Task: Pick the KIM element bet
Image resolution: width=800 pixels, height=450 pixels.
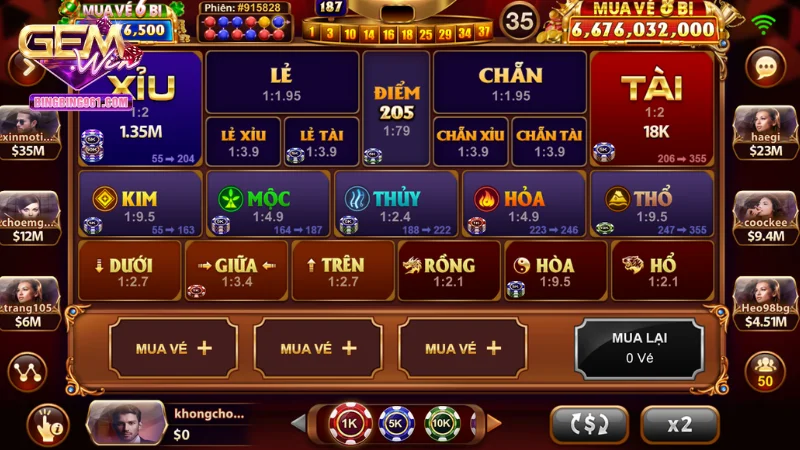Action: [x=139, y=203]
